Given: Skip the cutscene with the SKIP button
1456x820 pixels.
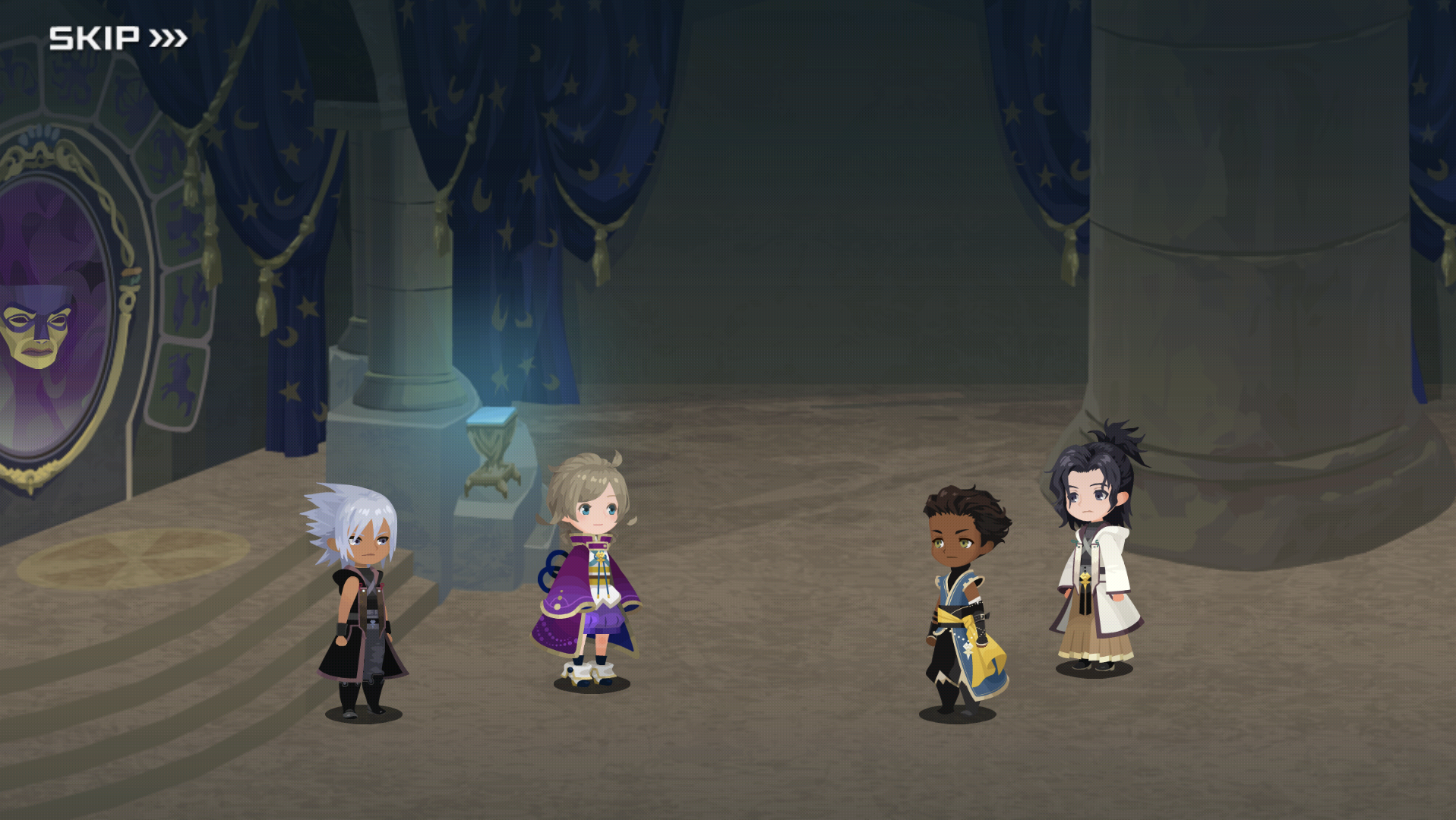Looking at the screenshot, I should (x=118, y=38).
